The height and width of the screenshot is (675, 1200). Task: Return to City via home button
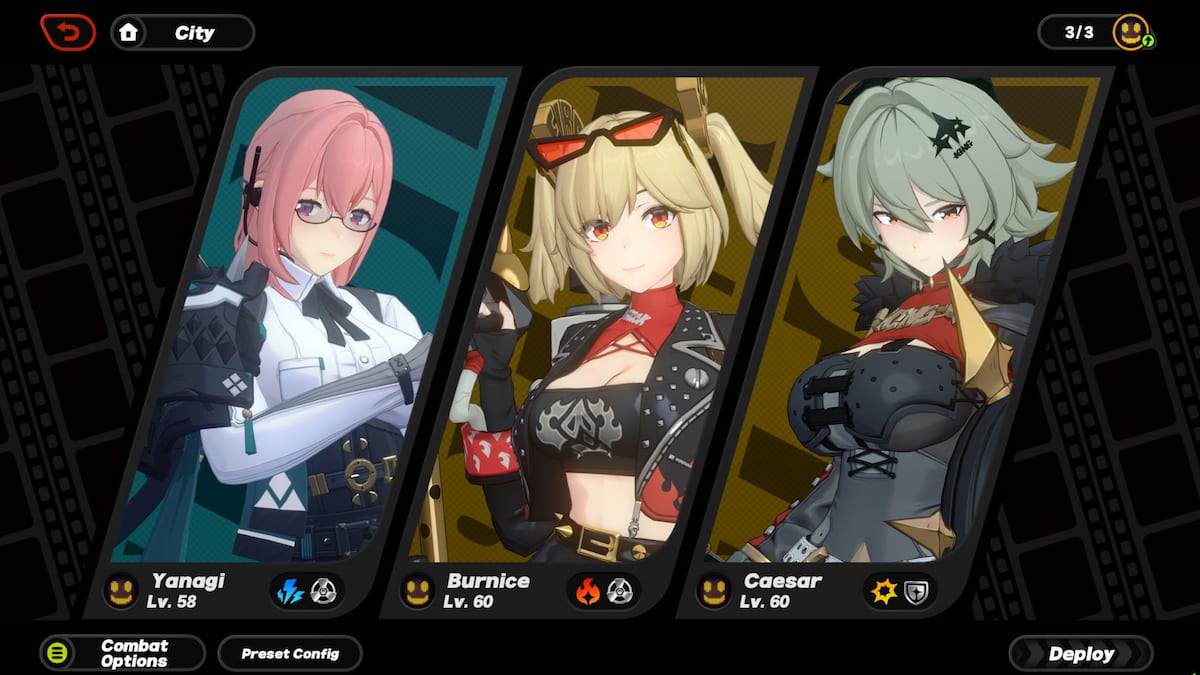pos(182,32)
